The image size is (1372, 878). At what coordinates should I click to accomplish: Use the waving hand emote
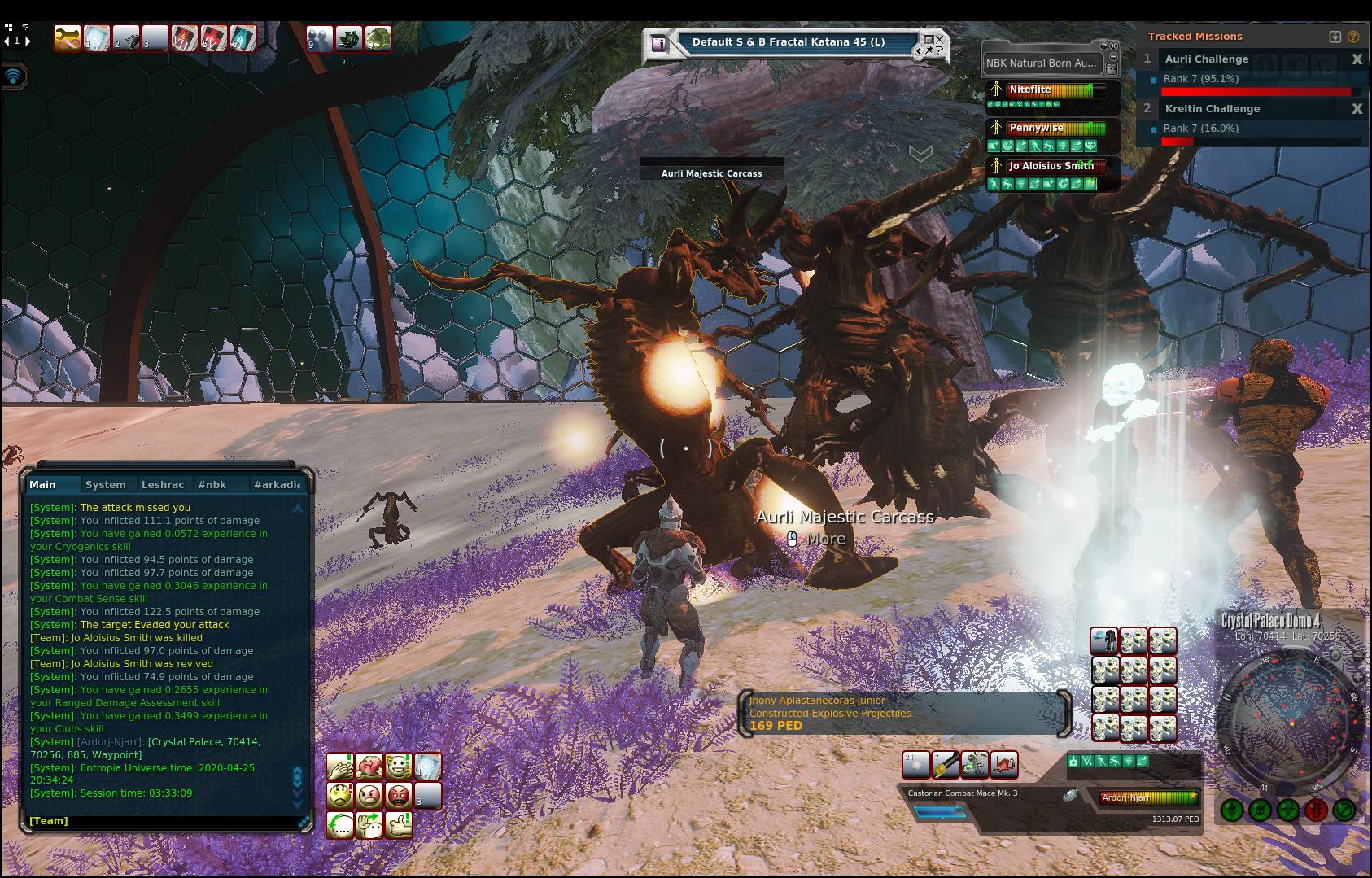tap(369, 824)
